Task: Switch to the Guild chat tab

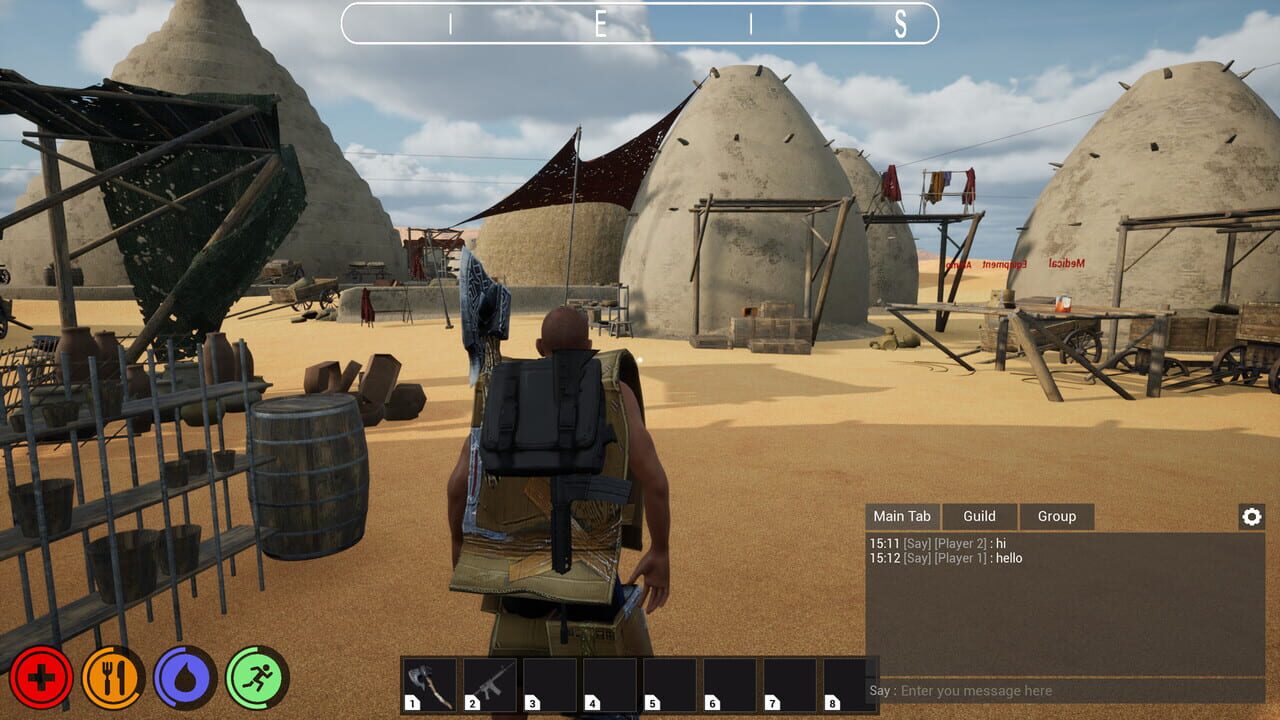Action: [x=979, y=516]
